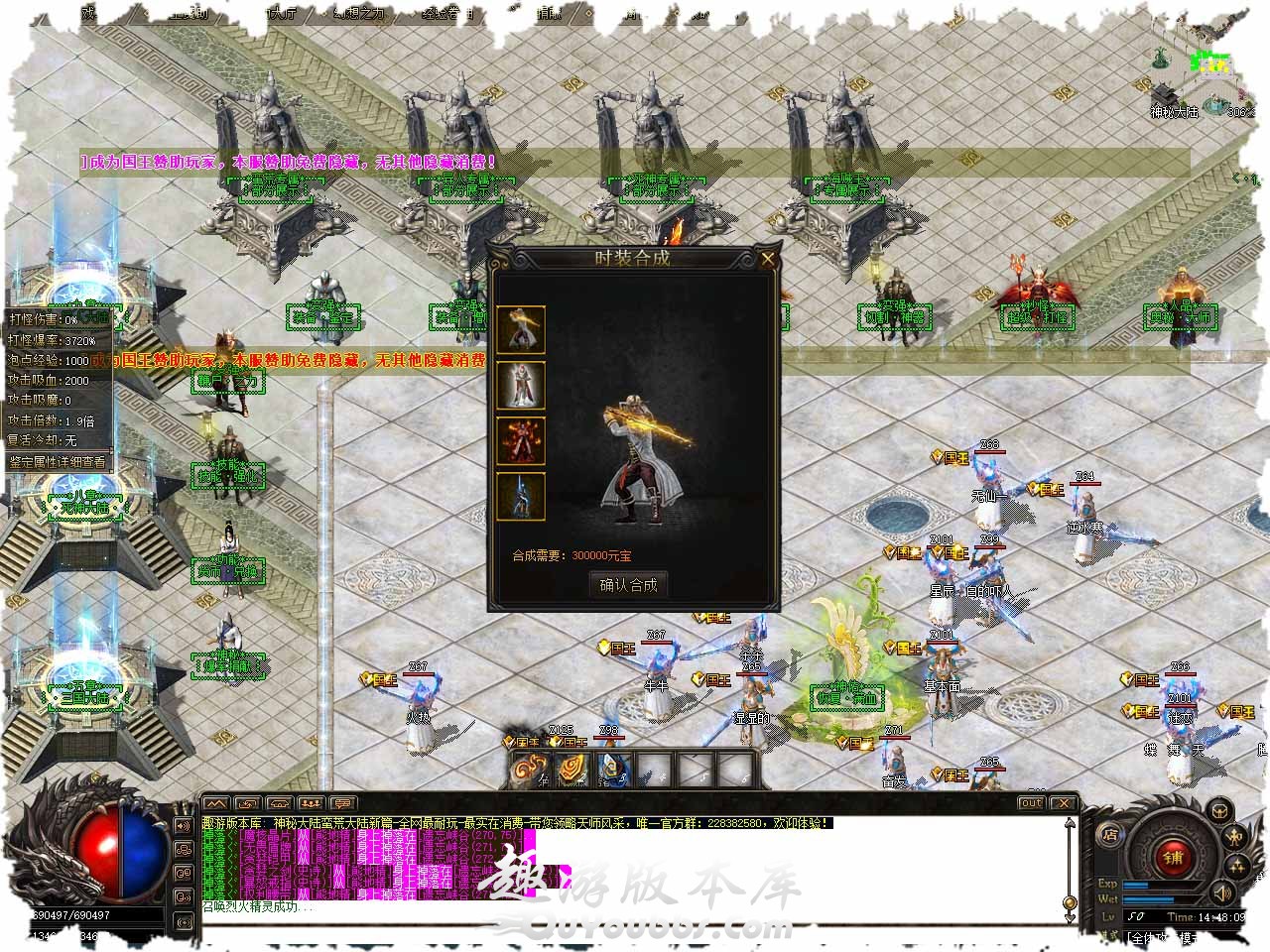Click the chat panel's out button
This screenshot has width=1270, height=952.
coord(1032,803)
